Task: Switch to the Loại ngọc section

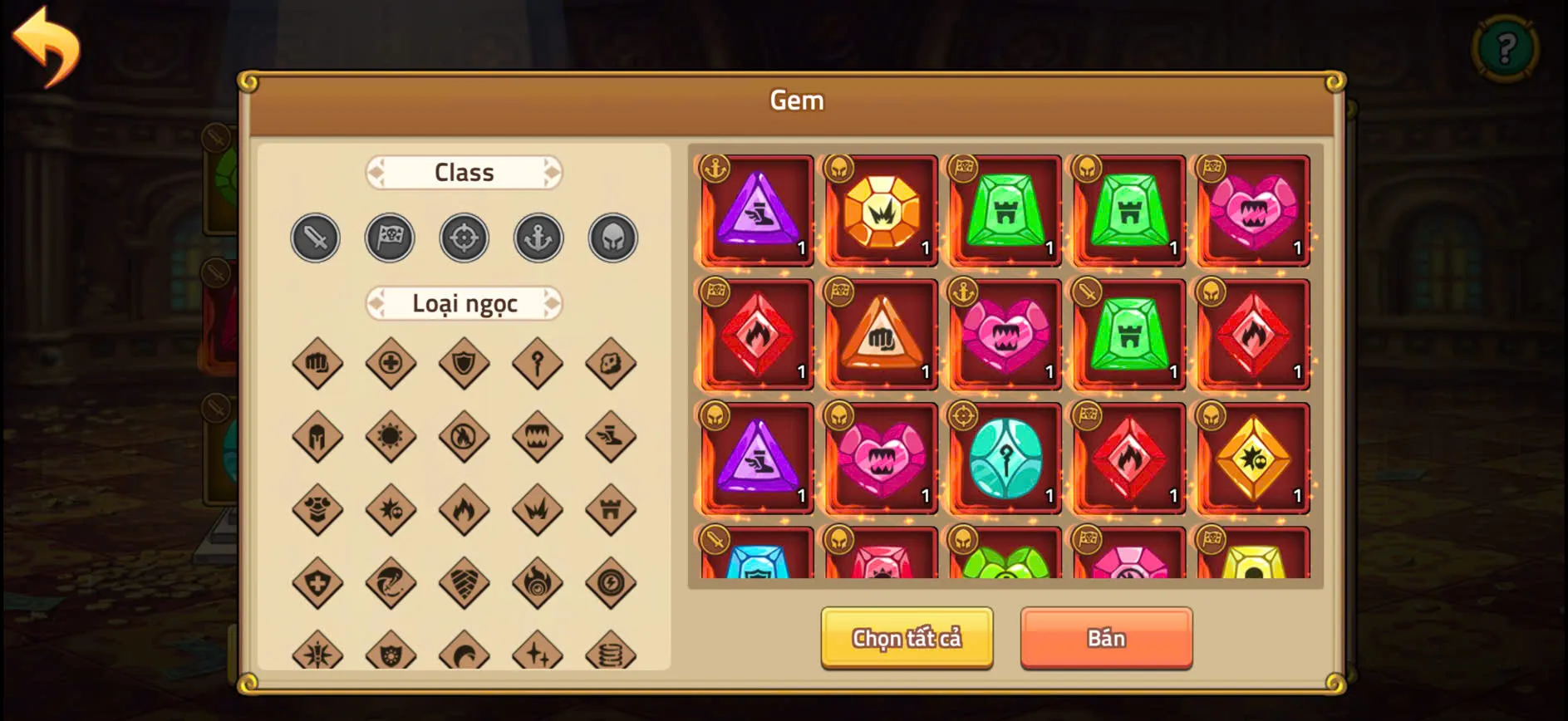Action: pos(464,303)
